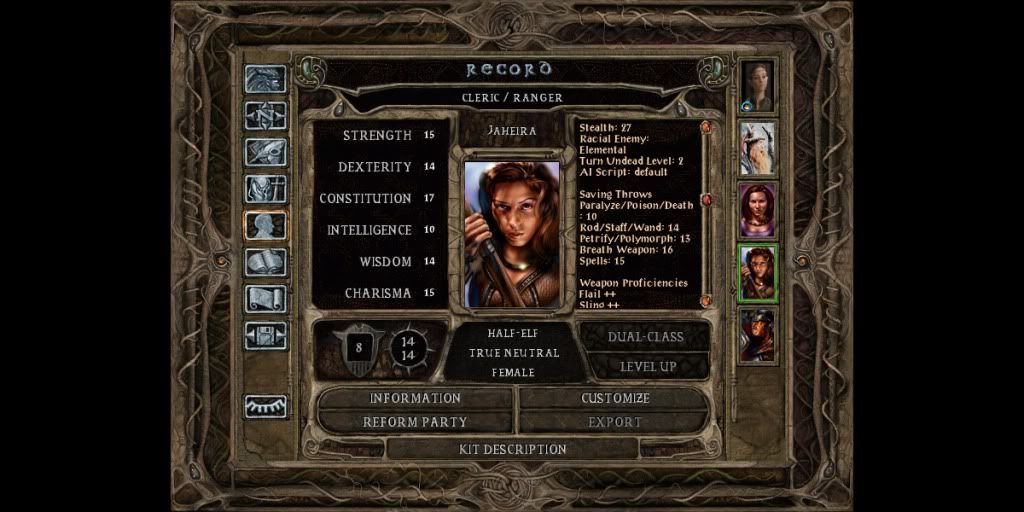
Task: Choose the purple-background woman portrait
Action: tap(757, 210)
